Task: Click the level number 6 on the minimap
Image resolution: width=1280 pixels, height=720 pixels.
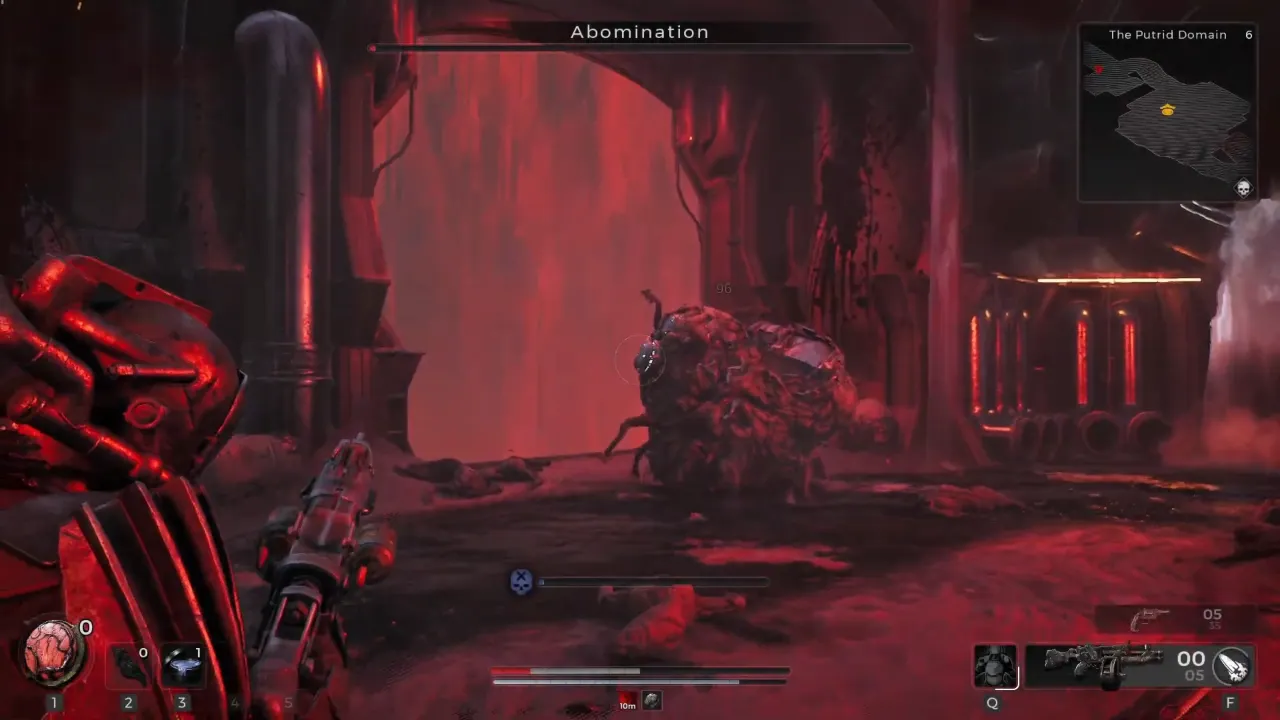Action: point(1249,34)
